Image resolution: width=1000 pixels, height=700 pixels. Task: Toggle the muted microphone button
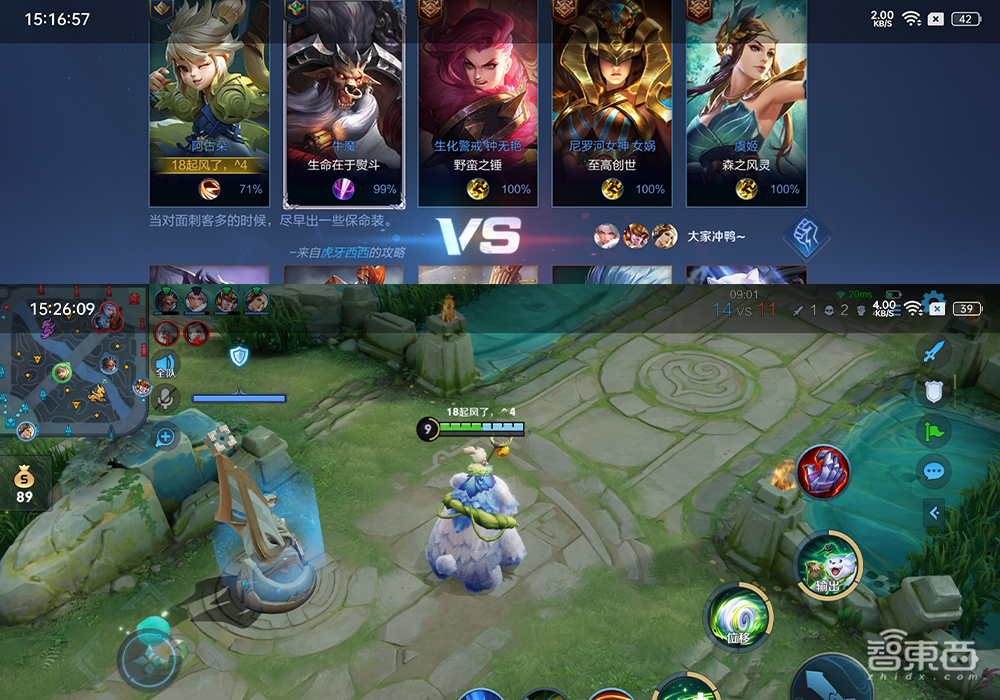166,400
